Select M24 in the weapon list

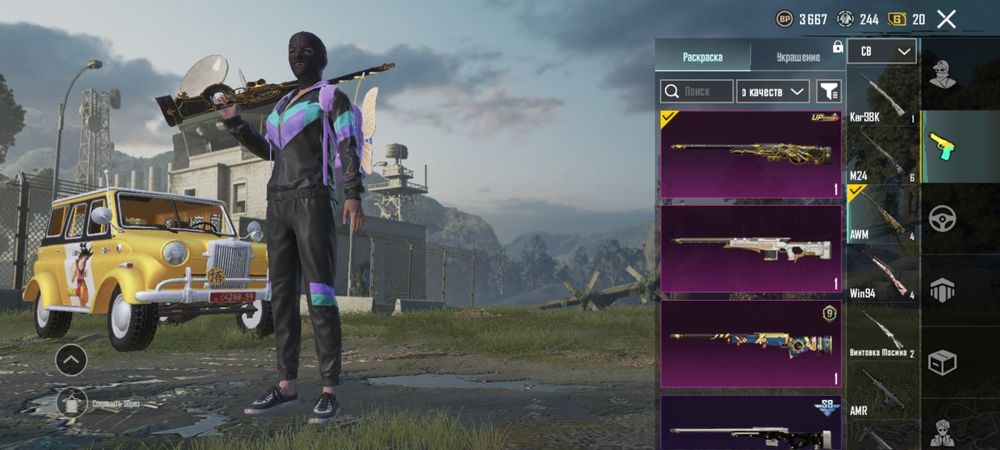[x=881, y=157]
